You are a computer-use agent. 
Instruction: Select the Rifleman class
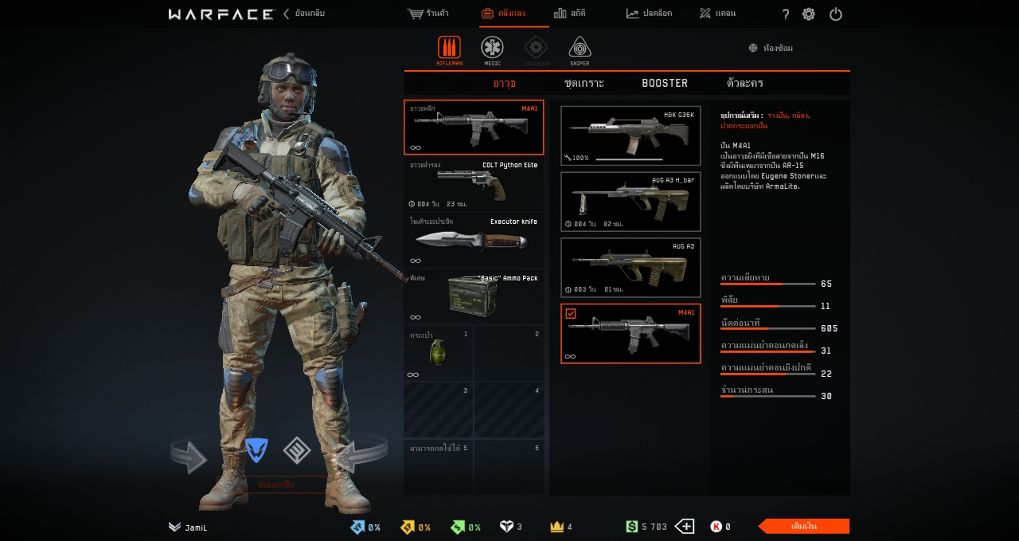click(x=449, y=49)
